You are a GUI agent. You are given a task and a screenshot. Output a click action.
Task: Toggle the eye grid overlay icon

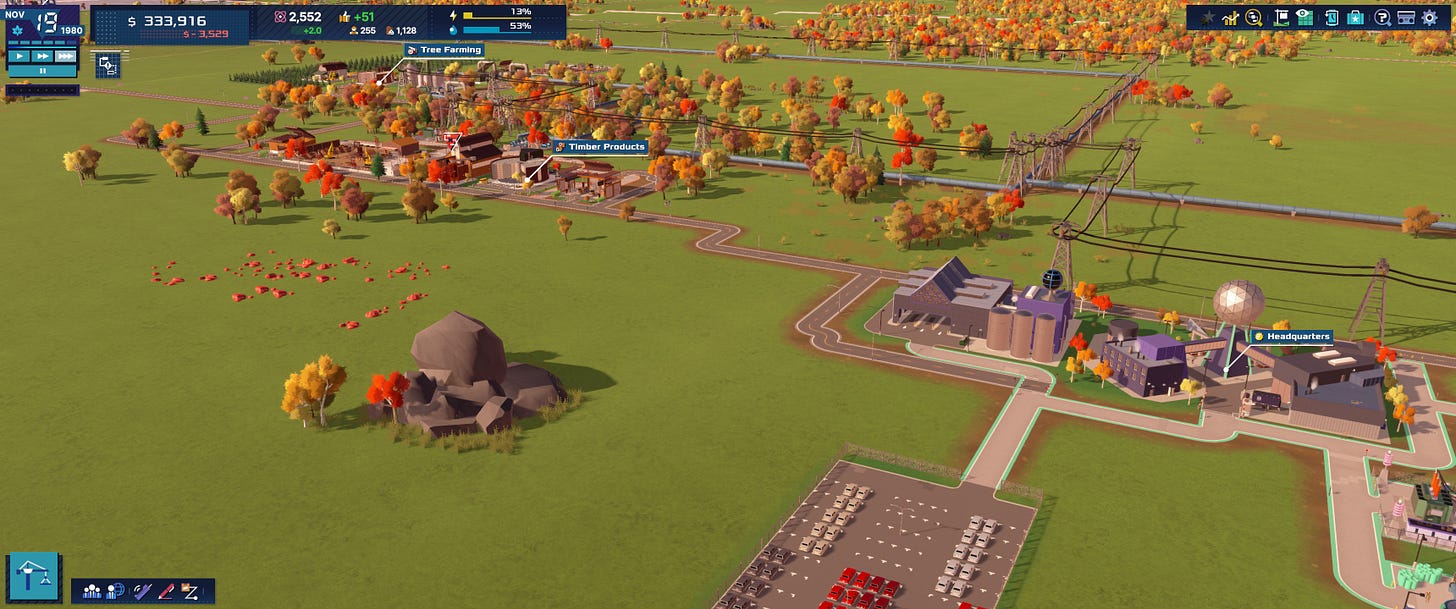[x=1304, y=17]
